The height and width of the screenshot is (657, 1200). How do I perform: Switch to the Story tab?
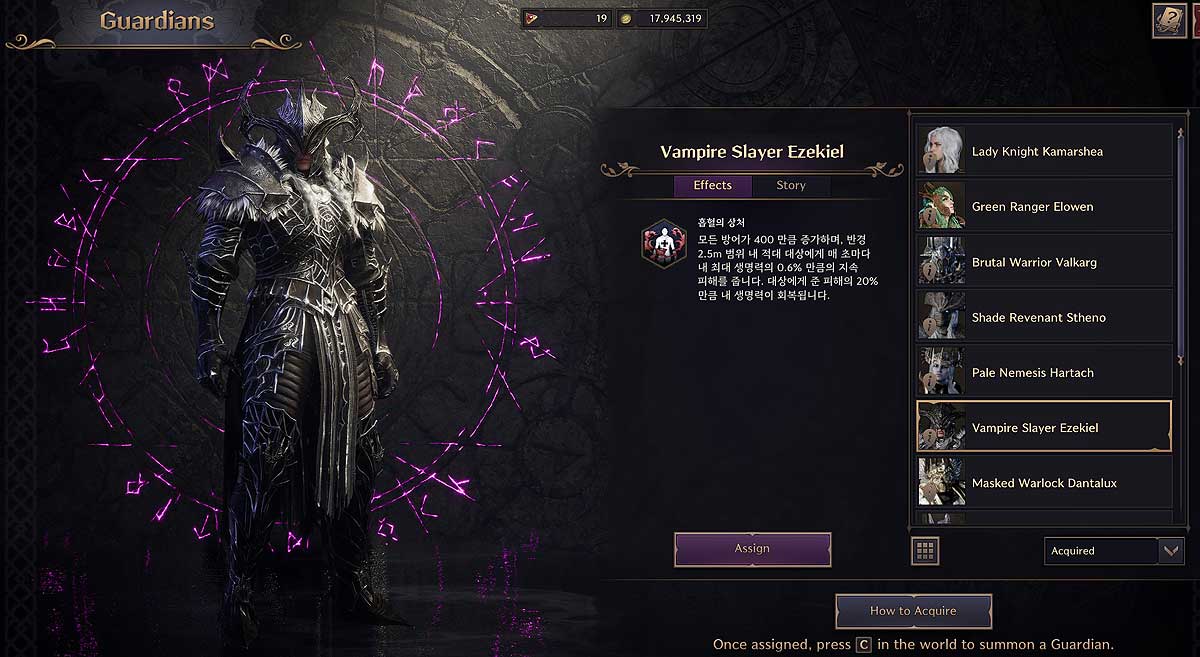pyautogui.click(x=790, y=185)
